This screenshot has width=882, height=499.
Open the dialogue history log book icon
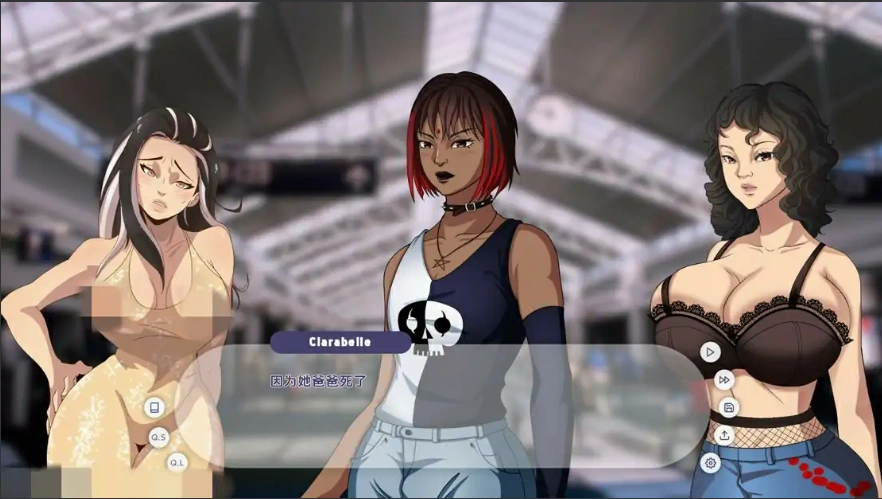[154, 408]
